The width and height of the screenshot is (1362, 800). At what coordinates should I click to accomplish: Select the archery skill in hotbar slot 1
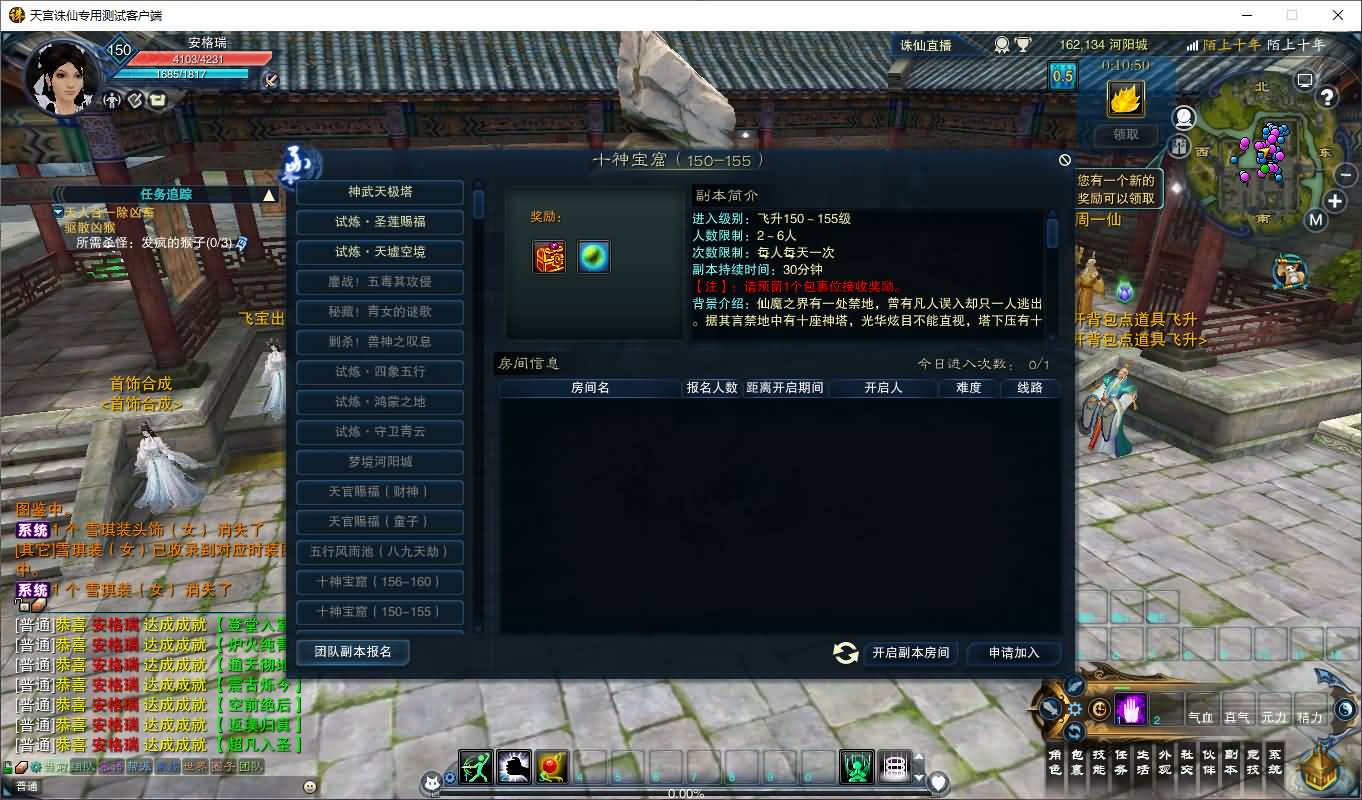(475, 766)
